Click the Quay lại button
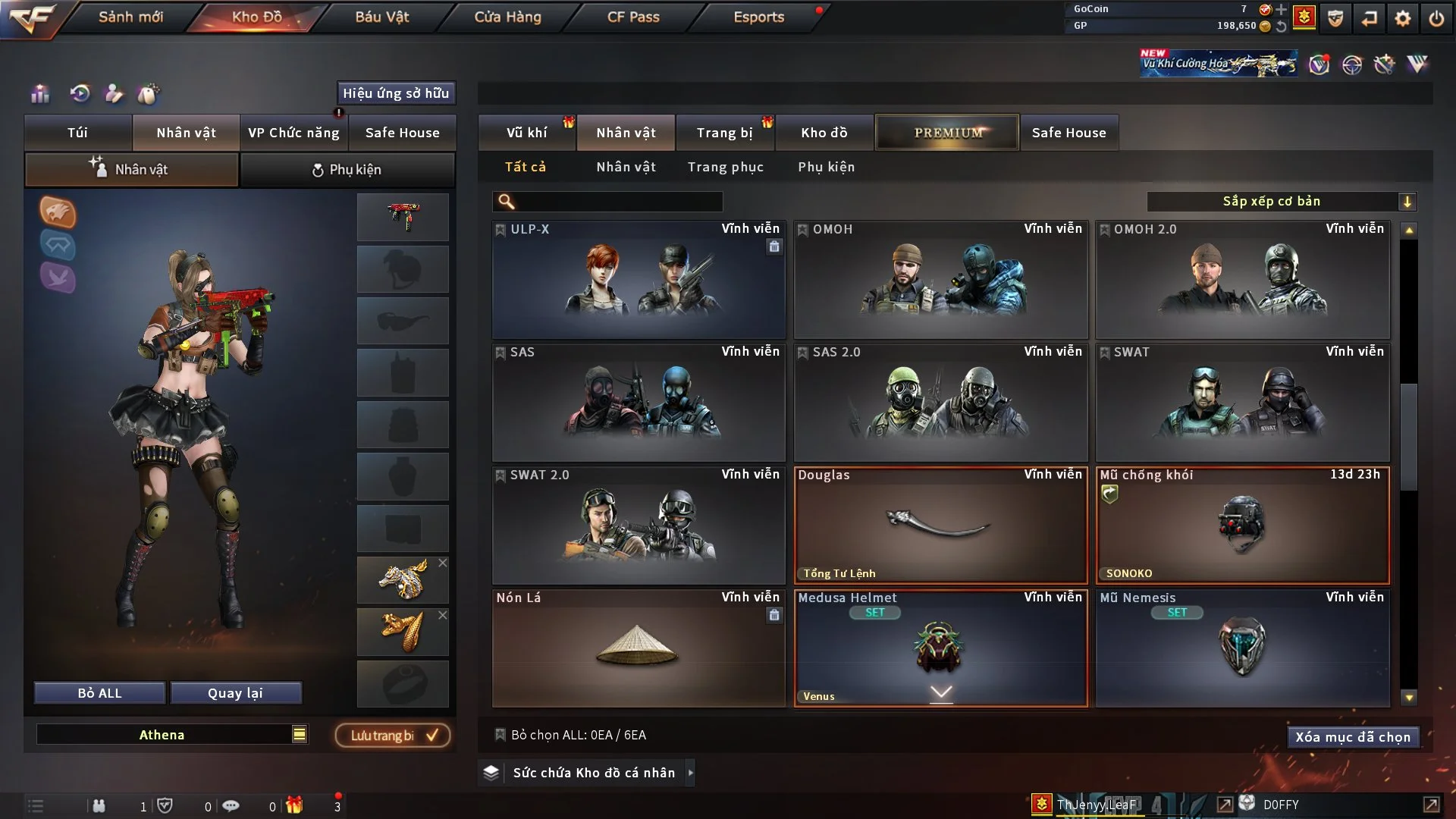The width and height of the screenshot is (1456, 819). pyautogui.click(x=235, y=693)
